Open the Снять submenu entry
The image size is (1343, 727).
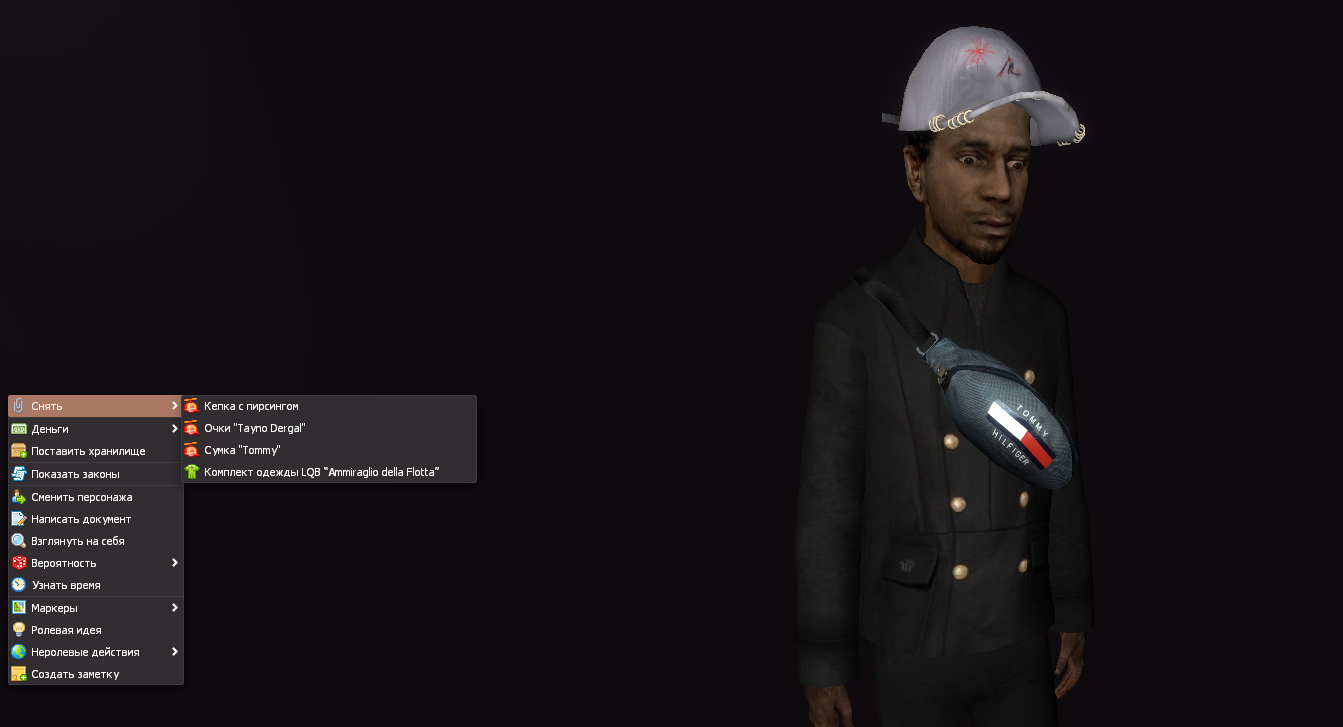(95, 406)
